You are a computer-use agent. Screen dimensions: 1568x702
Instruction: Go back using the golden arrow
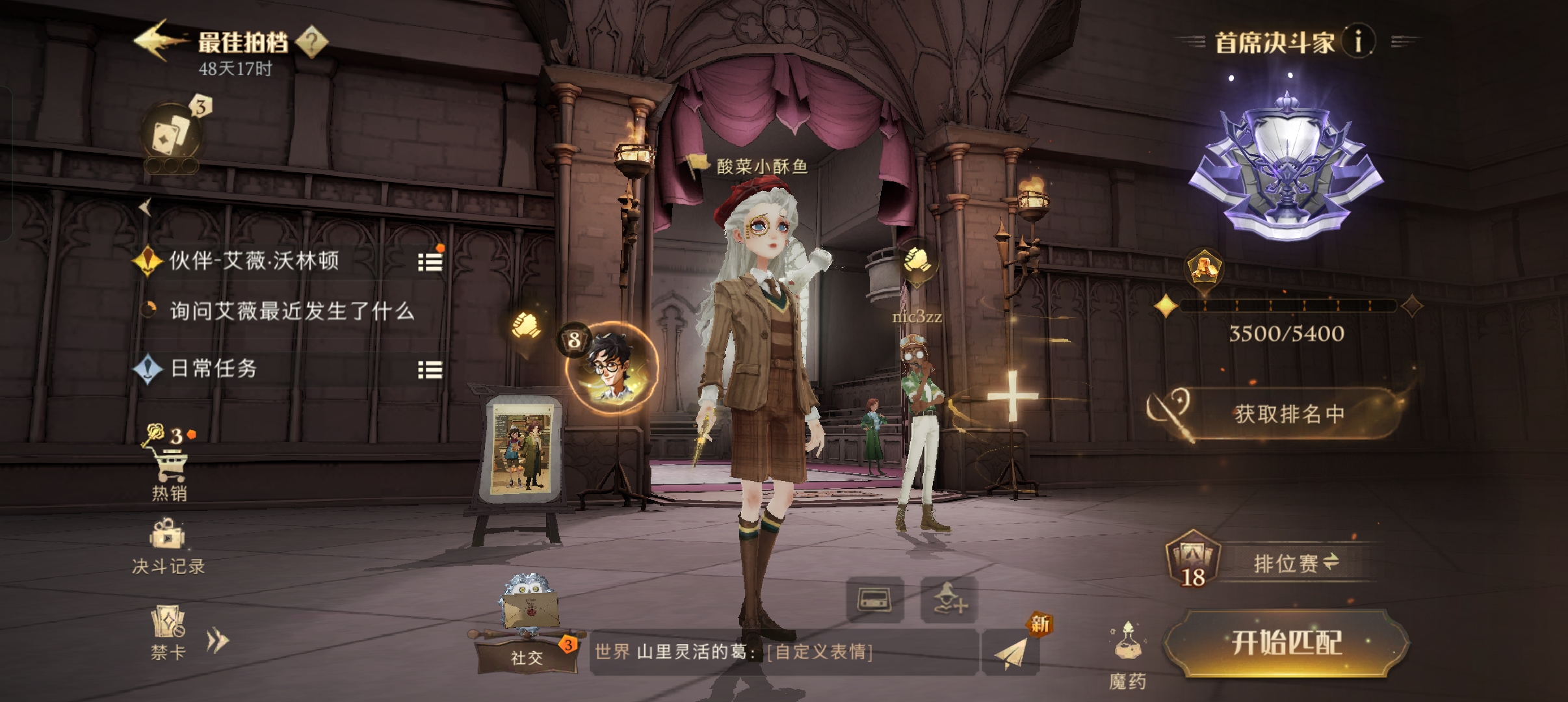pyautogui.click(x=155, y=40)
